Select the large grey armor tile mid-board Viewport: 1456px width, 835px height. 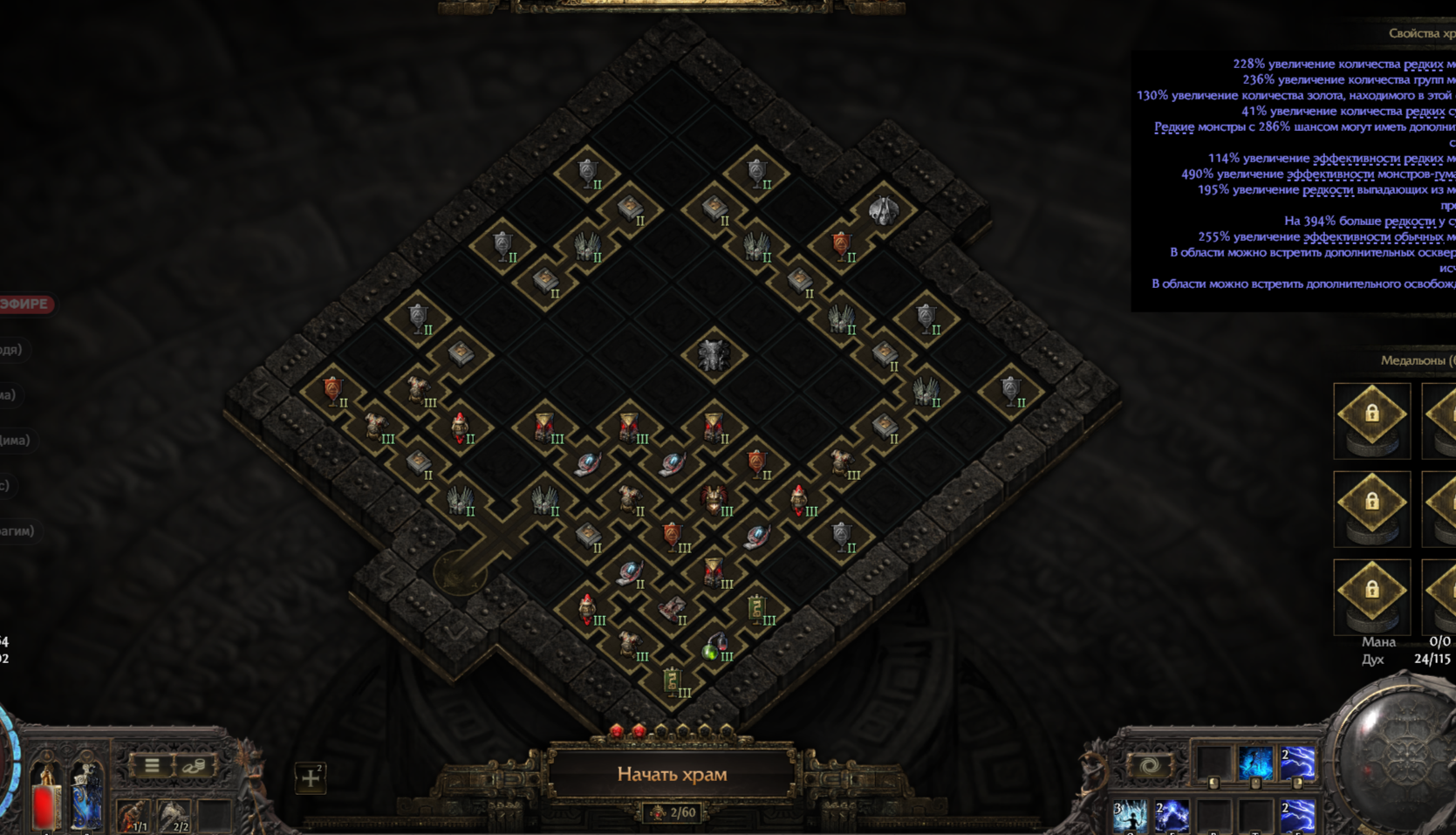point(713,355)
